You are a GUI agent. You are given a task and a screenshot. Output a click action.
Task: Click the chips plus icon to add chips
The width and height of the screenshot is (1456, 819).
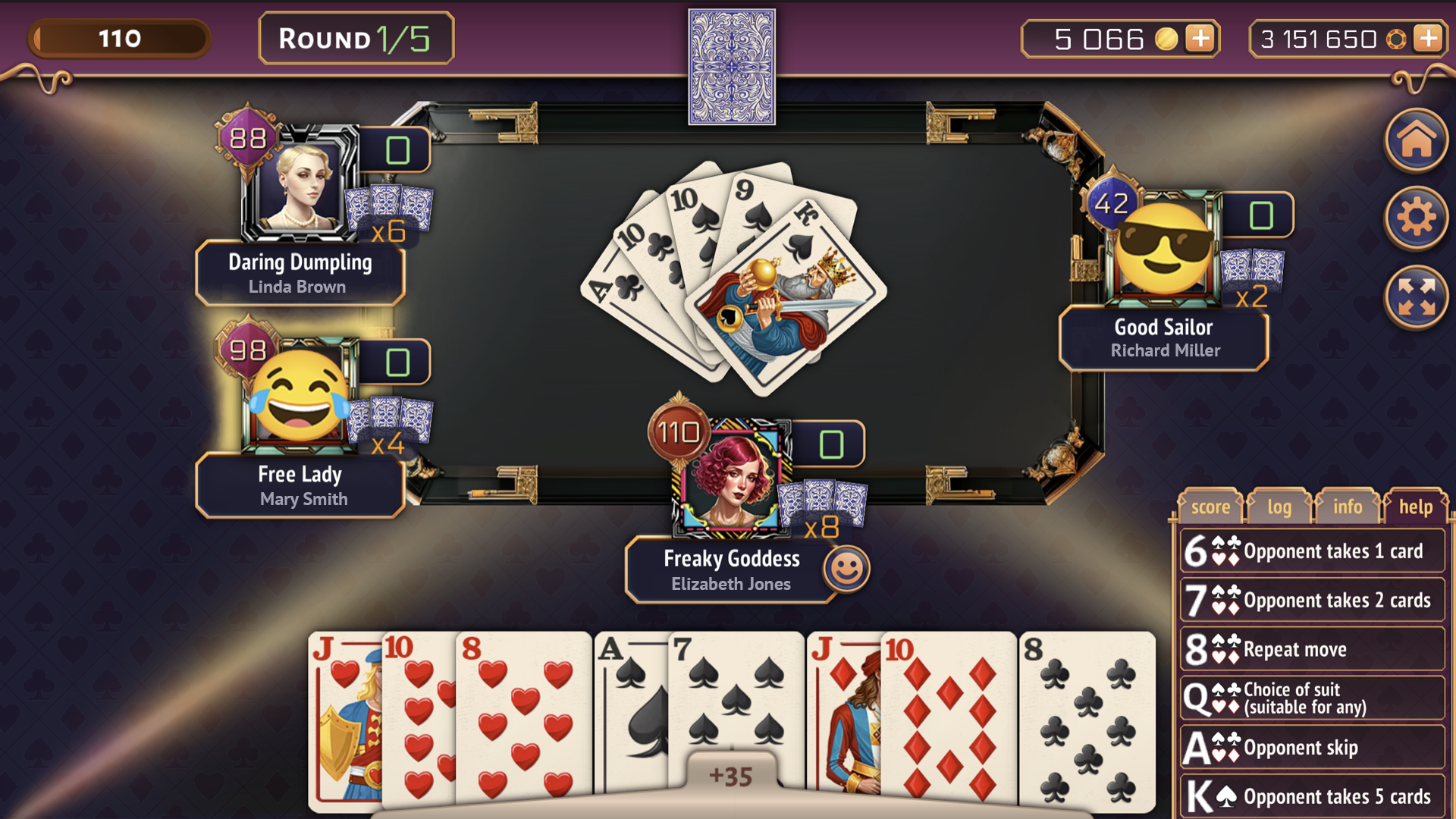tap(1429, 39)
